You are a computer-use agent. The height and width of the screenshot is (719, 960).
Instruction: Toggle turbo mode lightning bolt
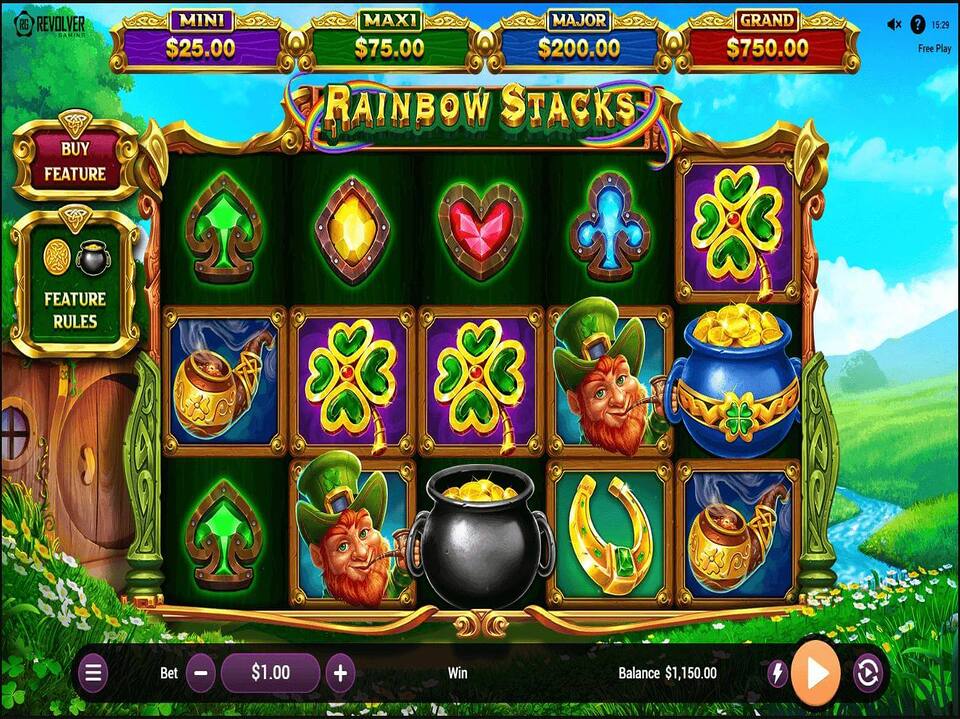coord(777,673)
